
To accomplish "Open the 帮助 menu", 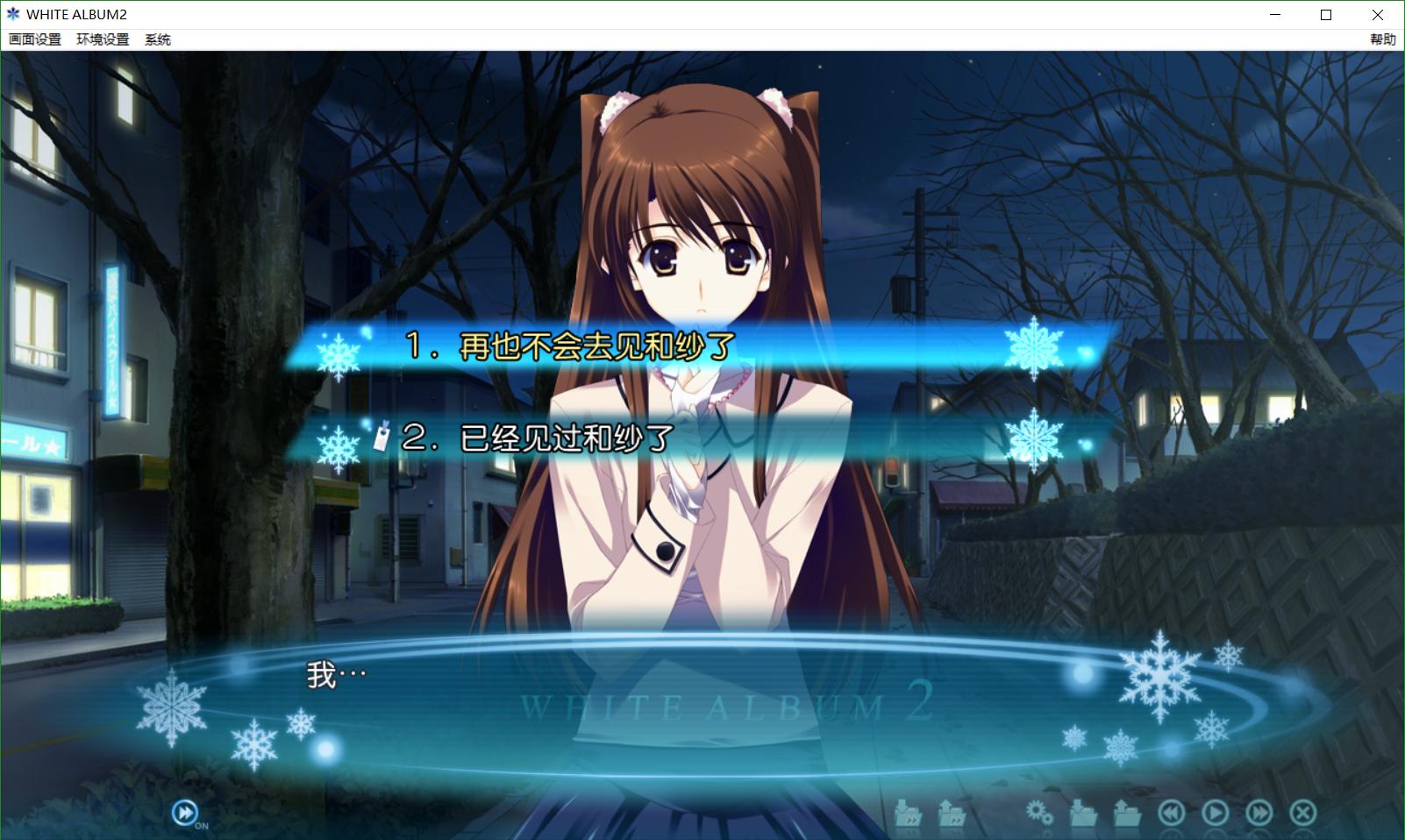I will 1382,39.
